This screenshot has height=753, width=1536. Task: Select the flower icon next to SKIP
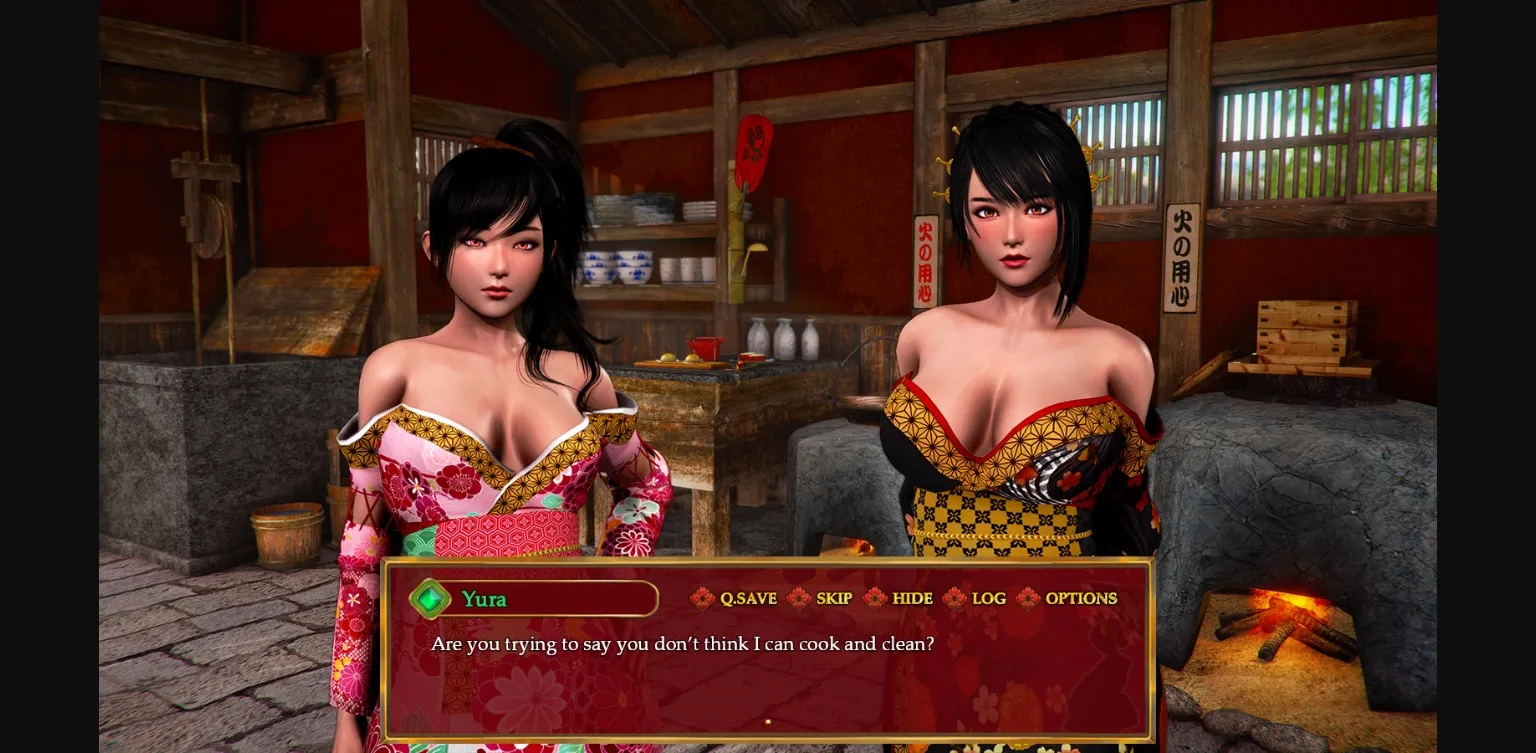click(x=798, y=598)
